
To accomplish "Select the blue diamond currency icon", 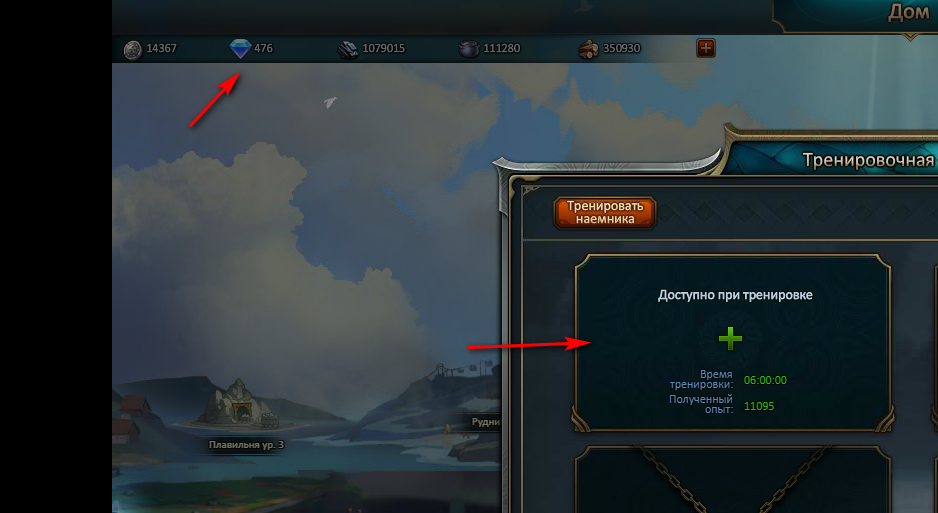I will coord(240,48).
